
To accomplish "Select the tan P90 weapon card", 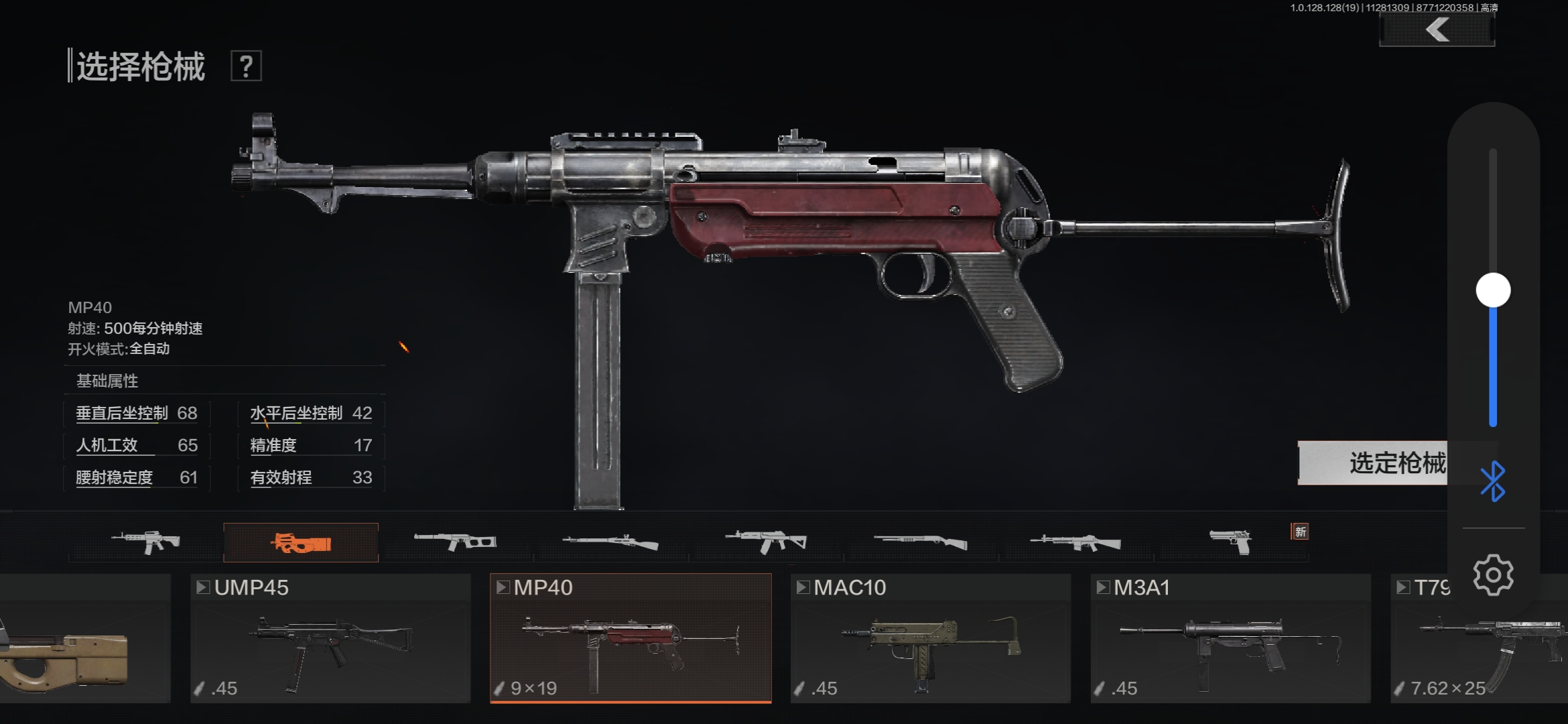I will (x=84, y=638).
